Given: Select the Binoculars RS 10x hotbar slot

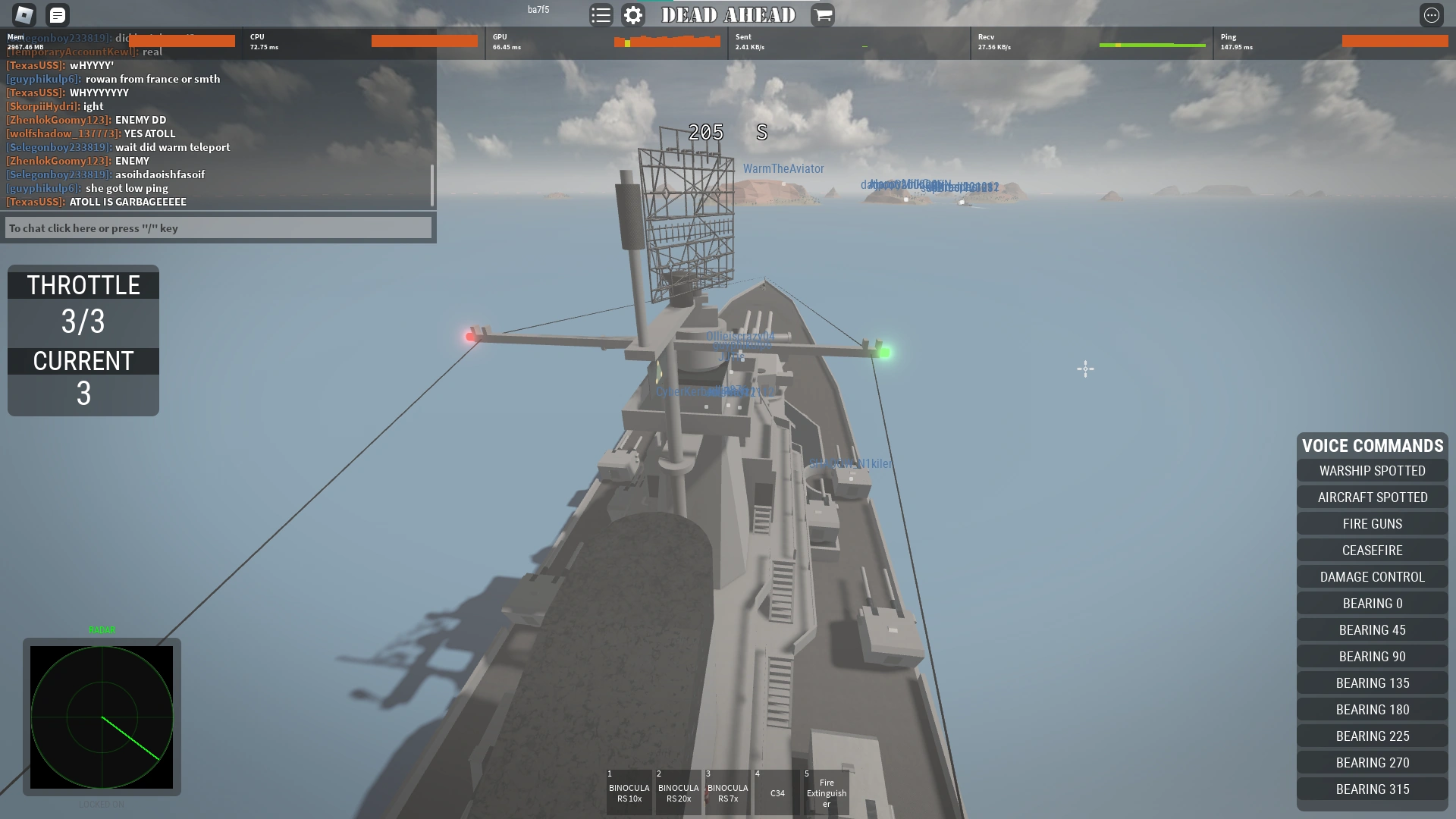Looking at the screenshot, I should [x=629, y=792].
